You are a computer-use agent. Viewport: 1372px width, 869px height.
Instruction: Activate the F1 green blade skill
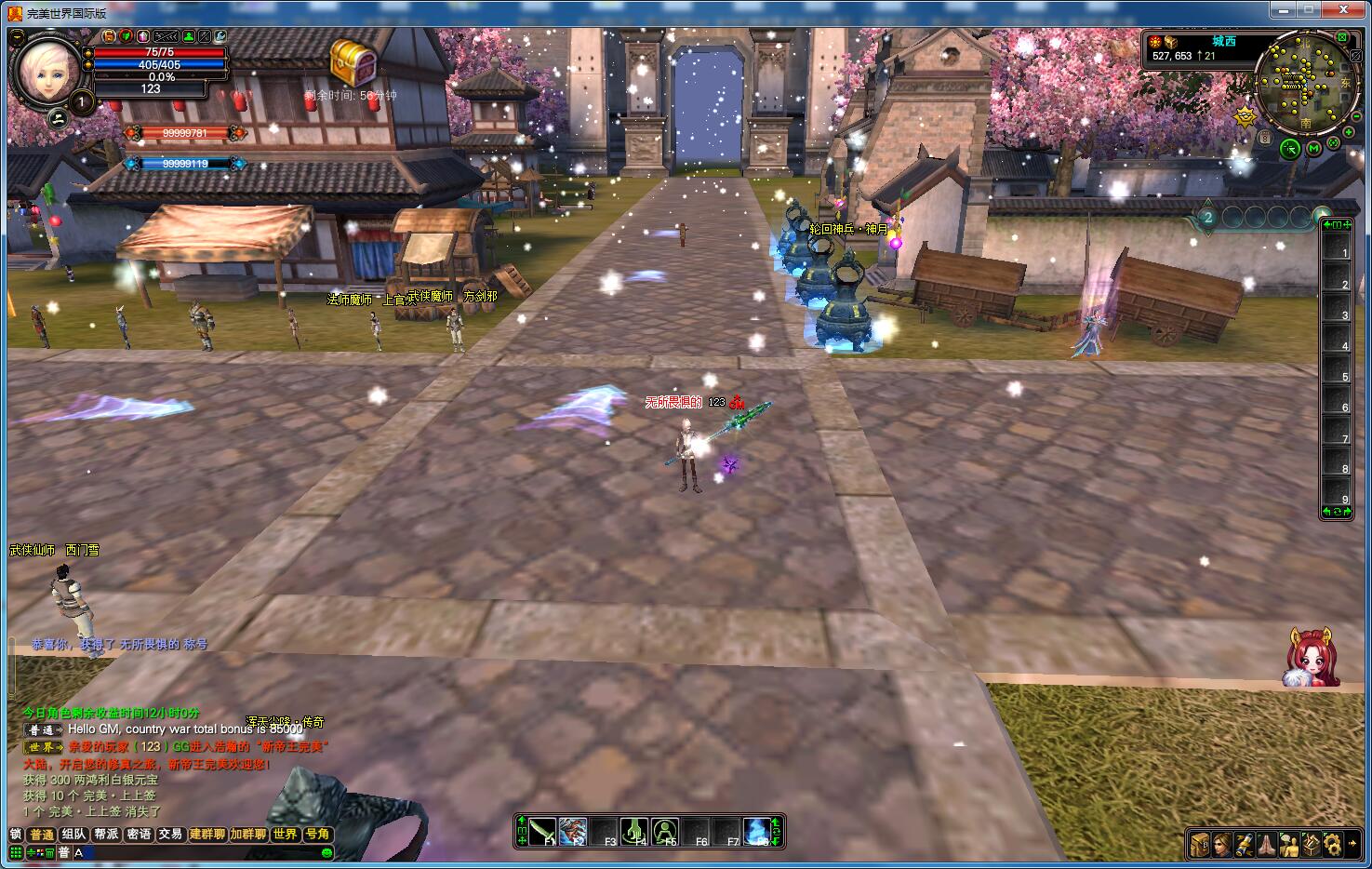click(544, 831)
